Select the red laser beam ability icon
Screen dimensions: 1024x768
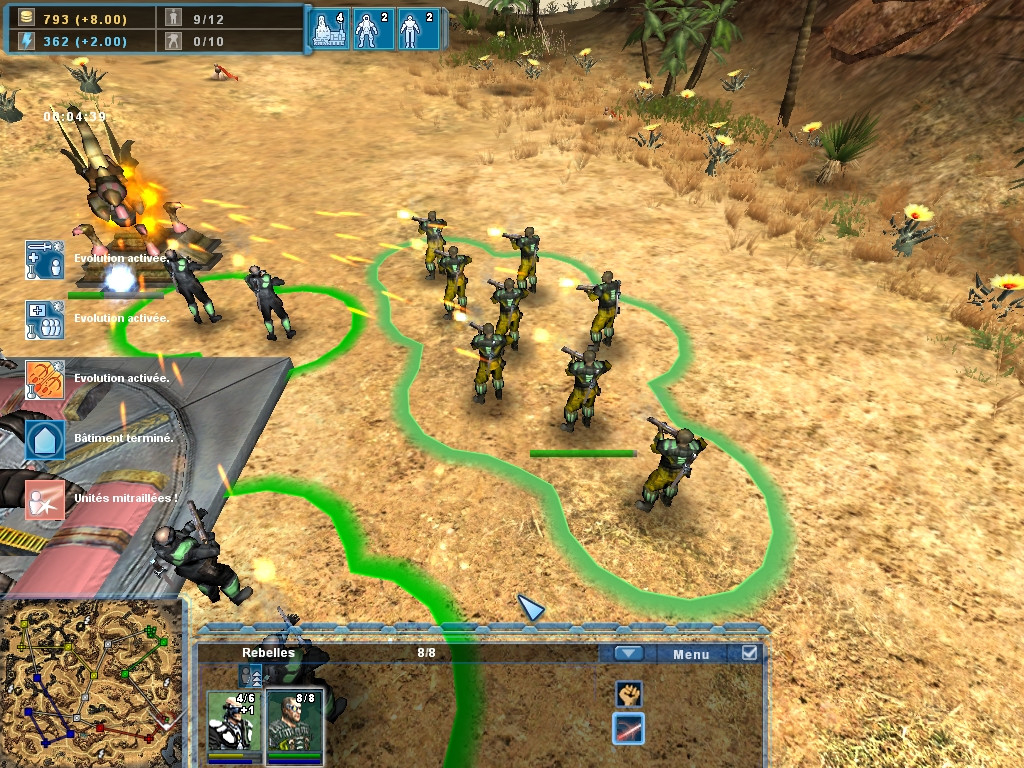628,729
